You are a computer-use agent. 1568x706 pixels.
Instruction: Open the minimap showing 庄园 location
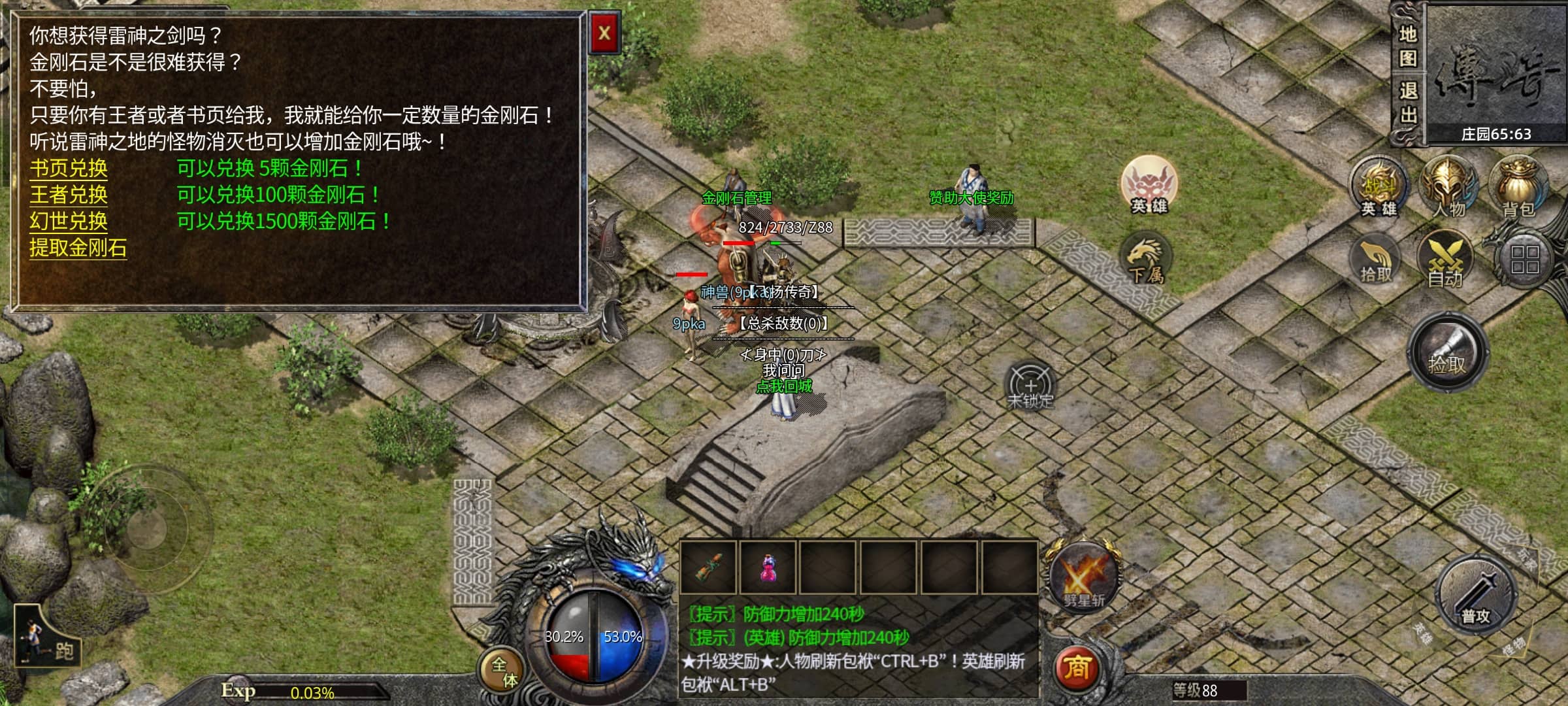point(1496,72)
